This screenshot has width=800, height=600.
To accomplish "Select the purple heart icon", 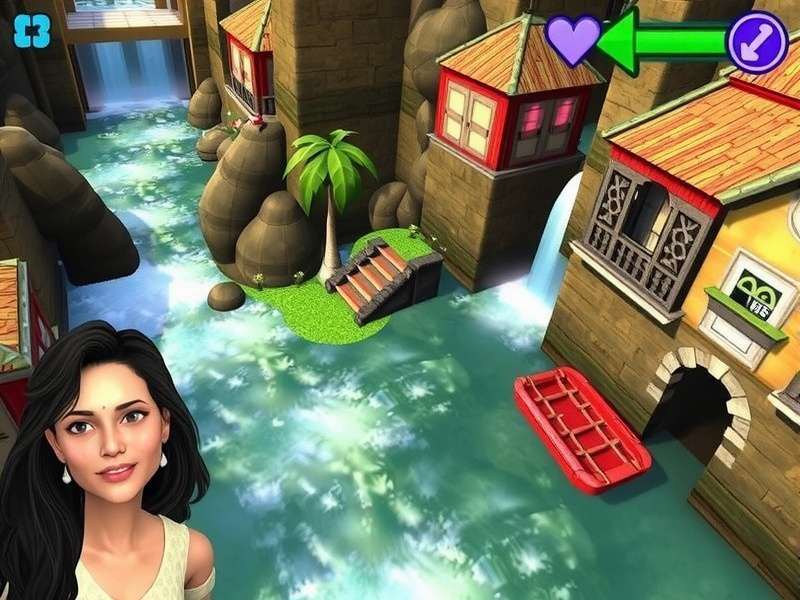I will point(573,41).
